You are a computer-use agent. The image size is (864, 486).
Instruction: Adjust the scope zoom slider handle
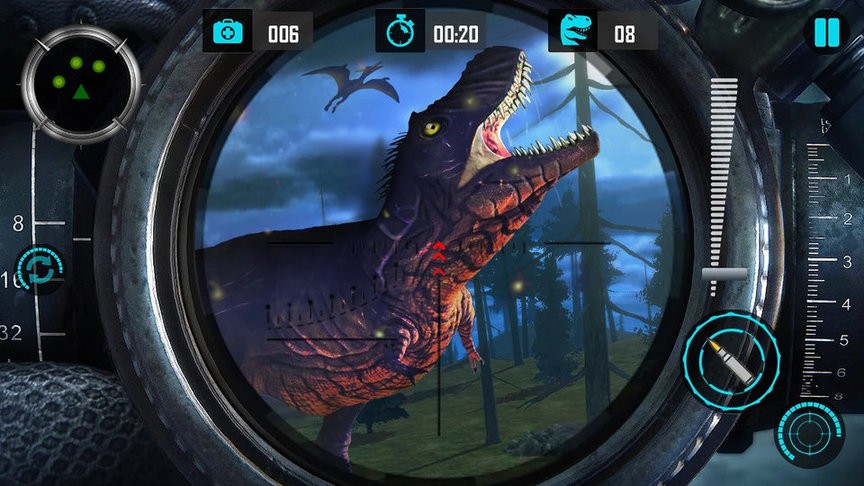[x=724, y=273]
